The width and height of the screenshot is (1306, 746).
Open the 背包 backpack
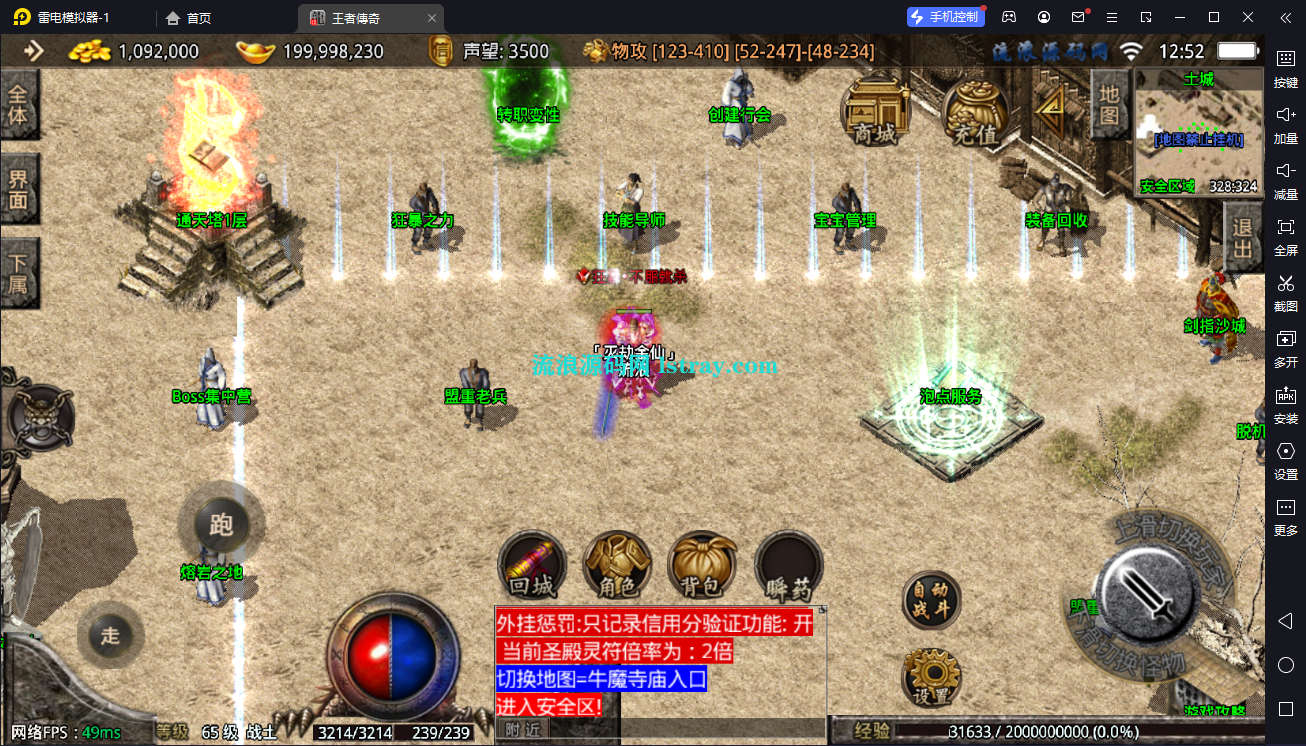(703, 565)
